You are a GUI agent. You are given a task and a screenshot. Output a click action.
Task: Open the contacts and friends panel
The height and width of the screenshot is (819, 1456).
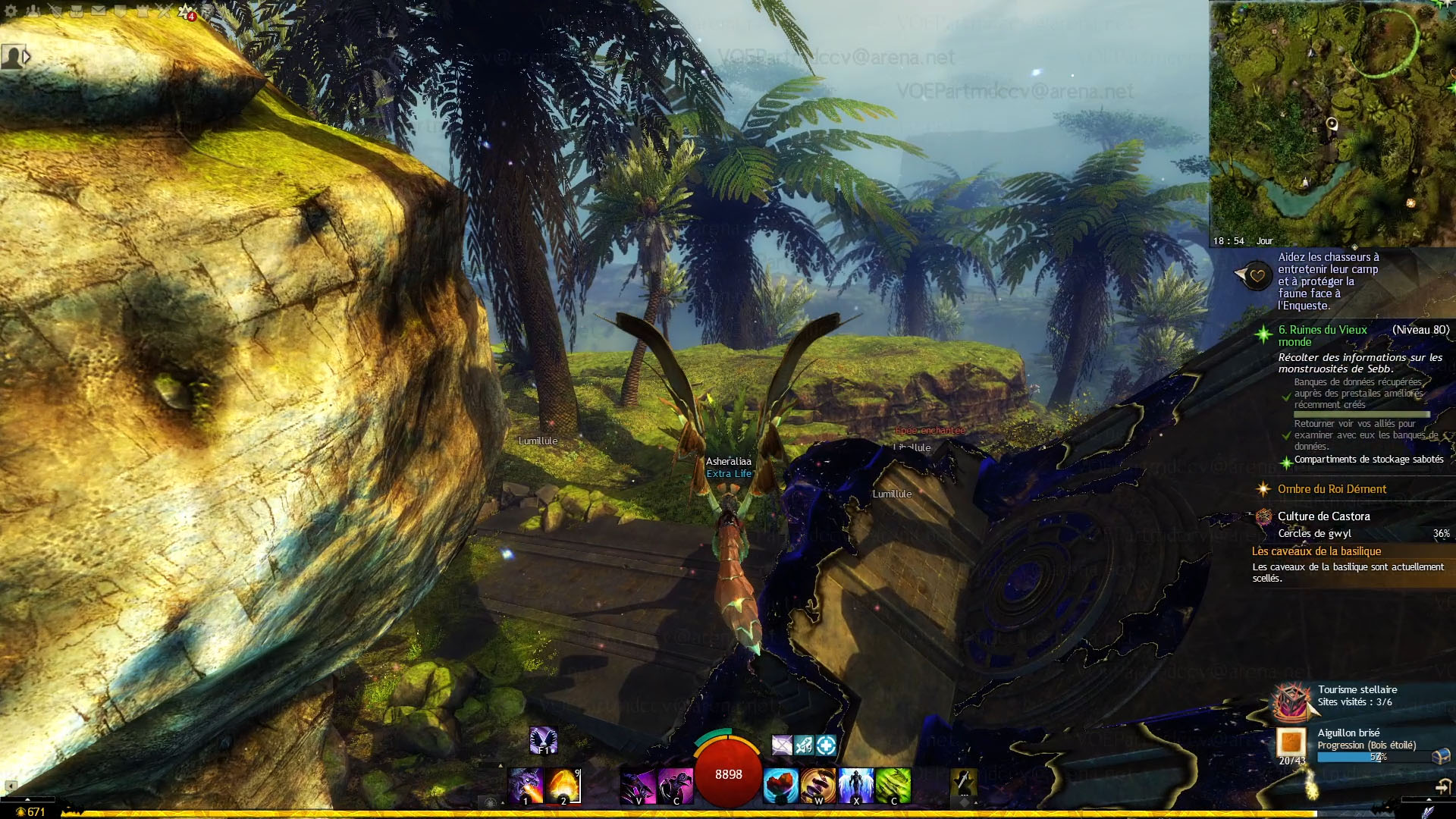click(x=33, y=11)
